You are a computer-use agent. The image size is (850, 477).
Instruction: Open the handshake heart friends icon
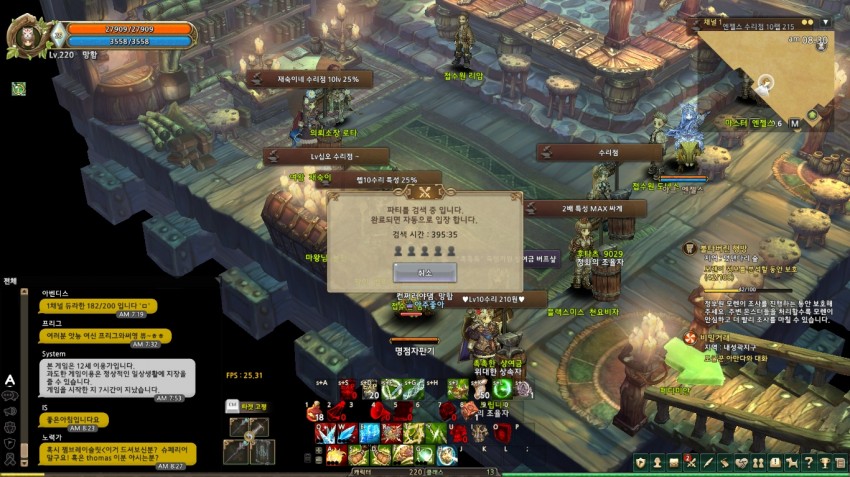(740, 461)
